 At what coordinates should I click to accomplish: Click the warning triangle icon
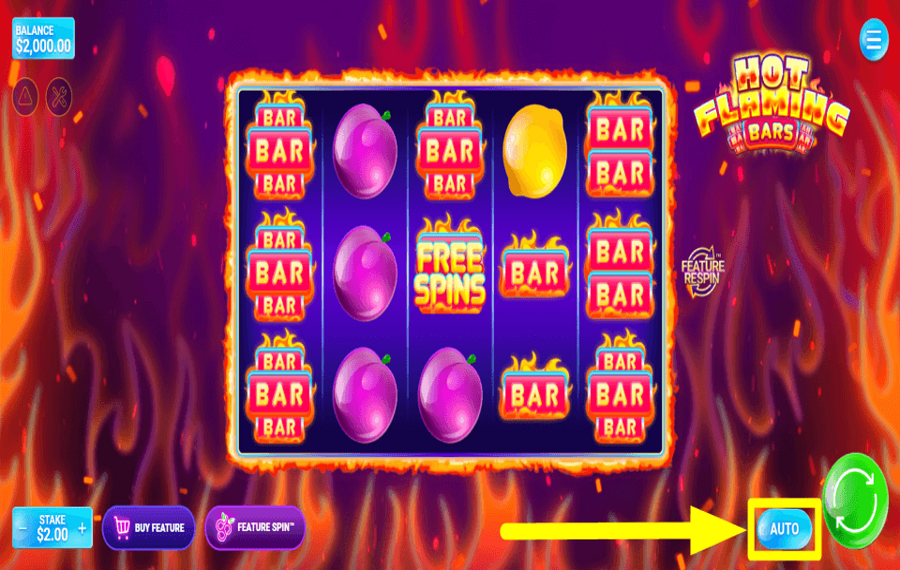[25, 95]
